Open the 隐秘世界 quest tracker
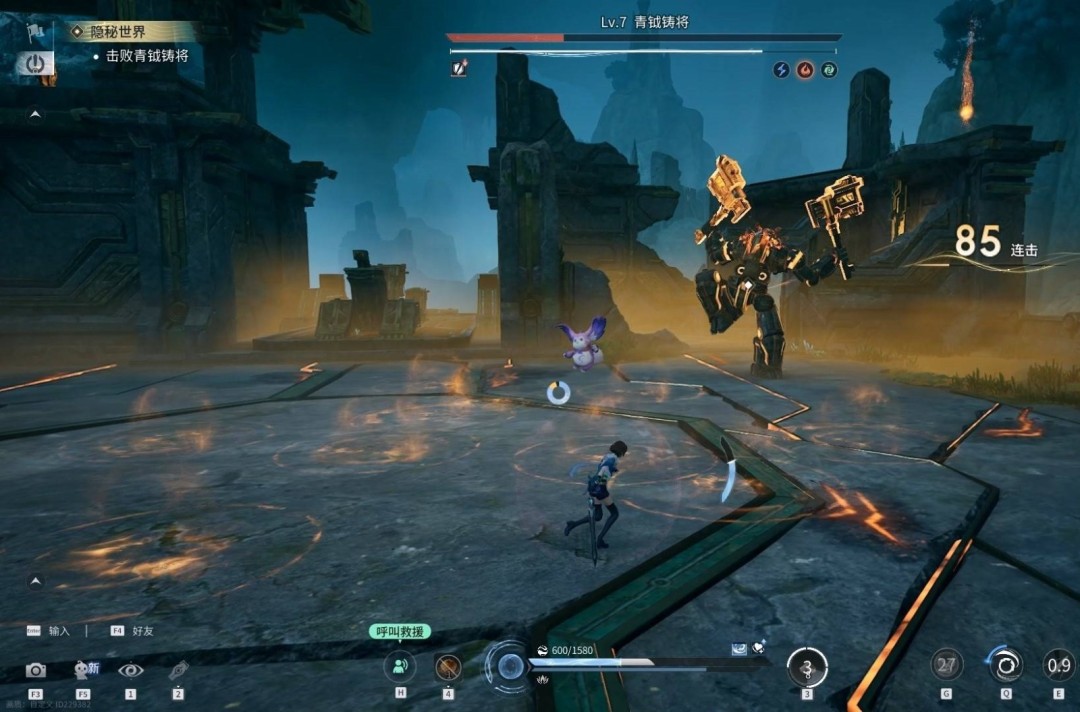Viewport: 1080px width, 712px height. click(118, 32)
